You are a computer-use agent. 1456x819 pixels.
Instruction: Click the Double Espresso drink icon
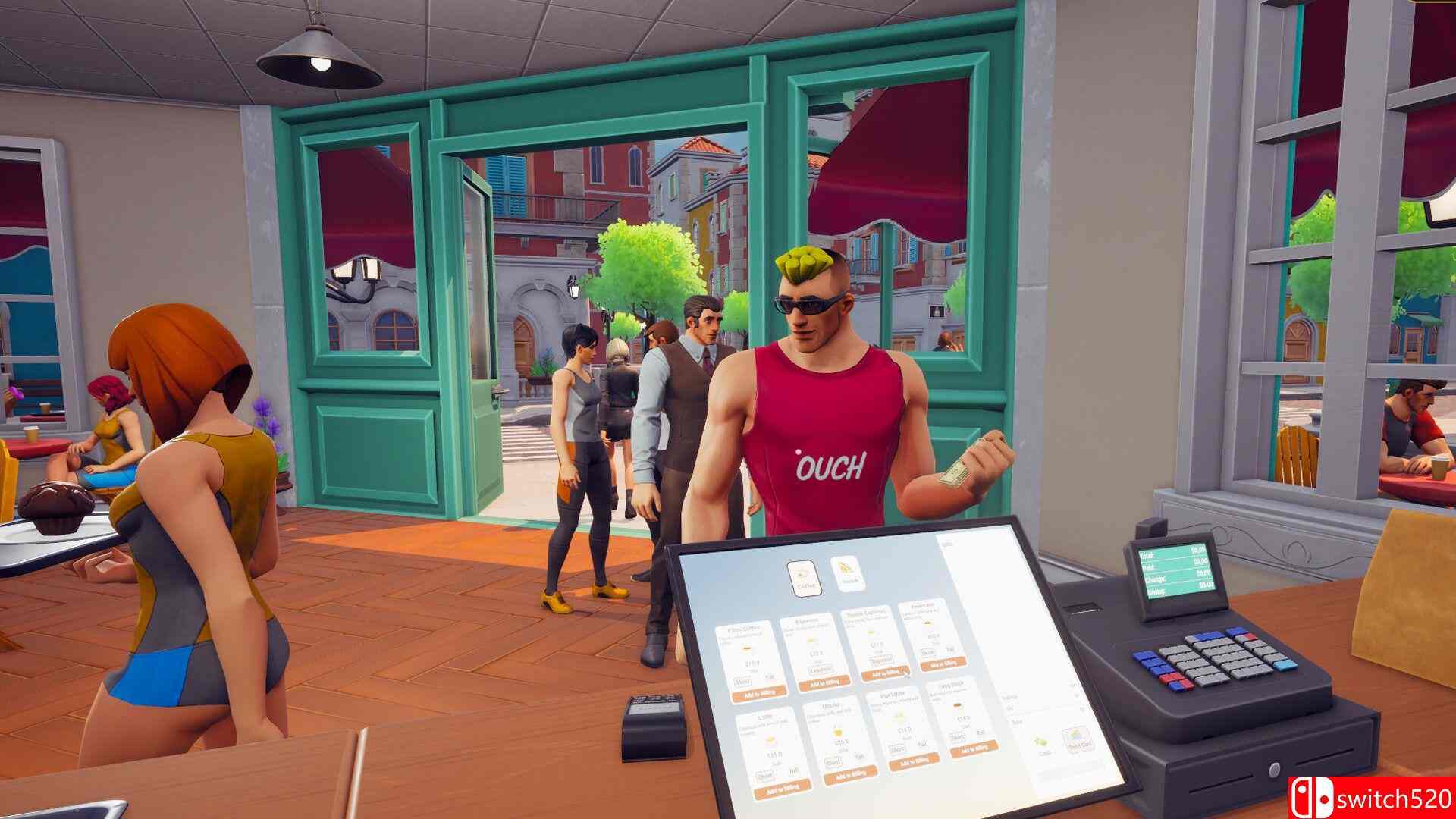871,632
